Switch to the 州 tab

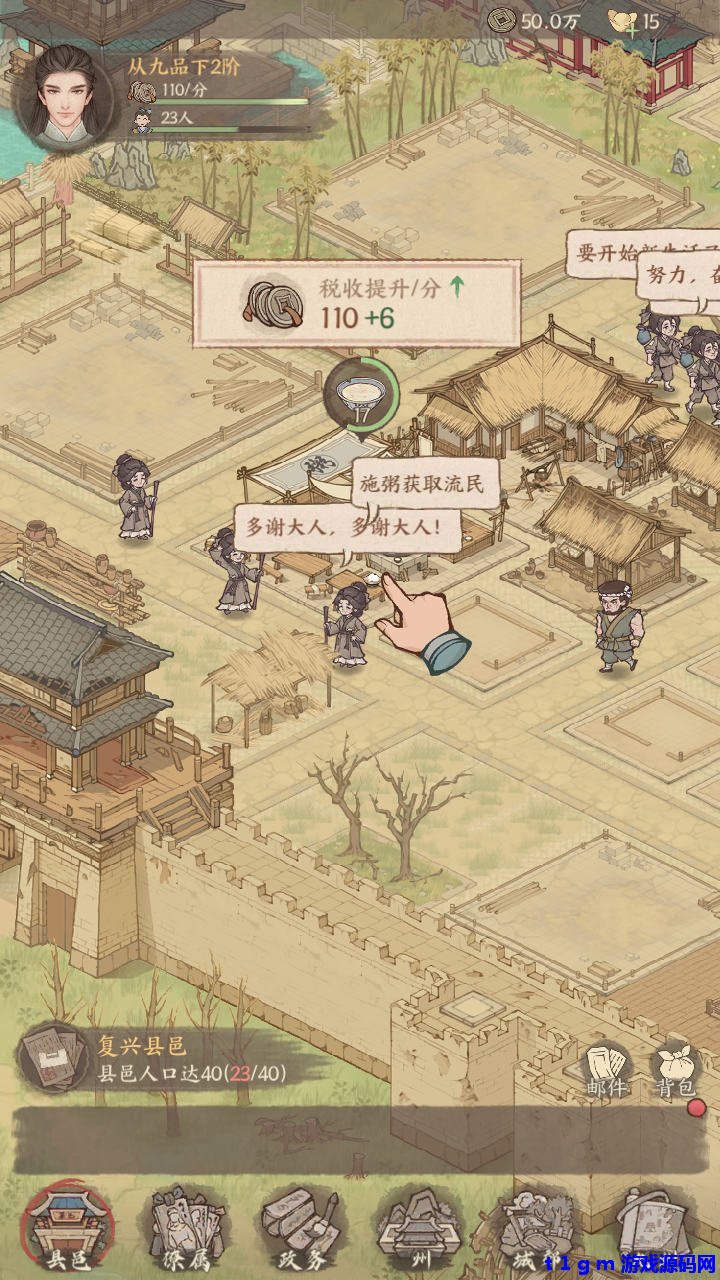[420, 1228]
